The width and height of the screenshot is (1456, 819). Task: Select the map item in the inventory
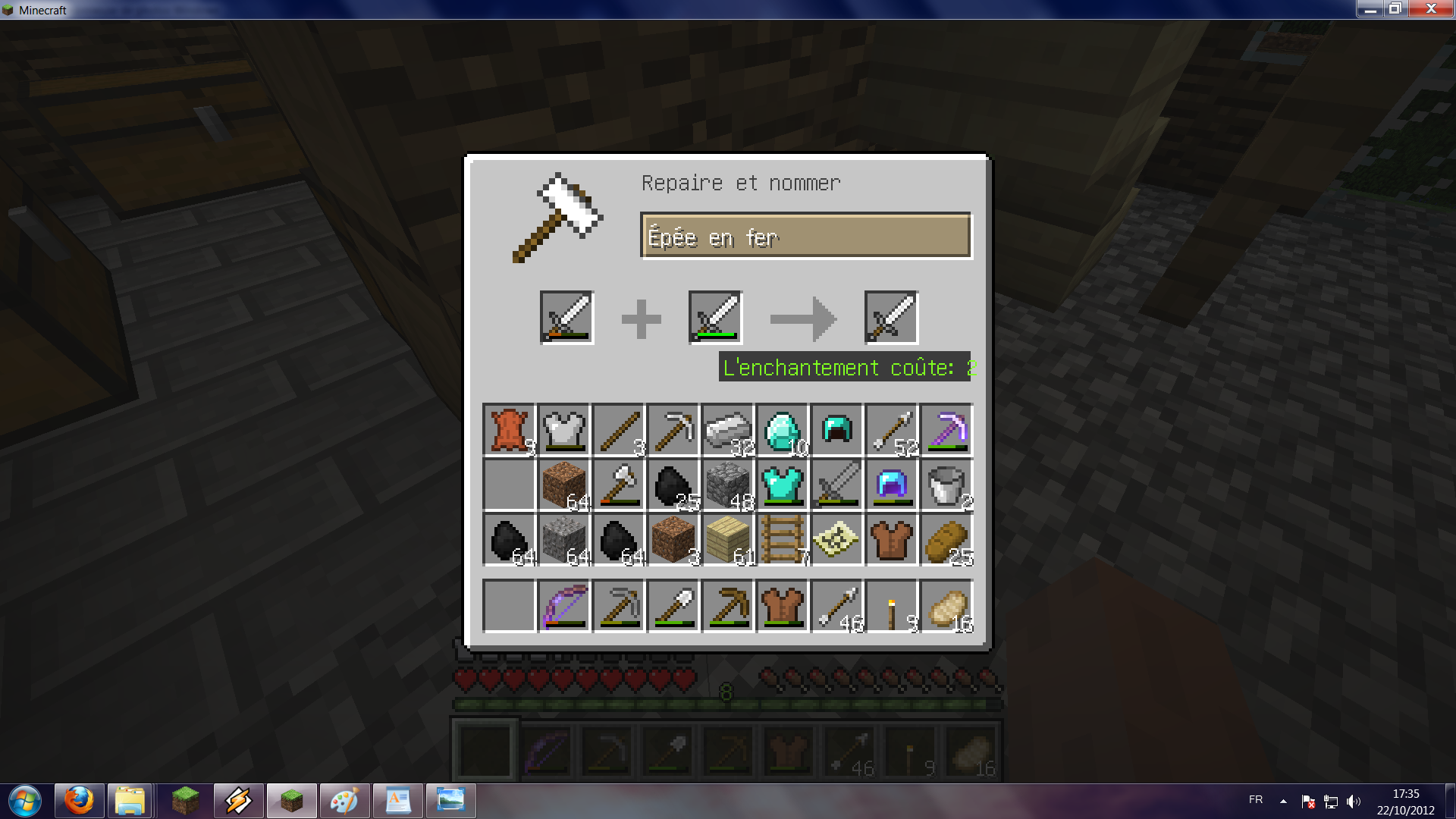[x=837, y=540]
